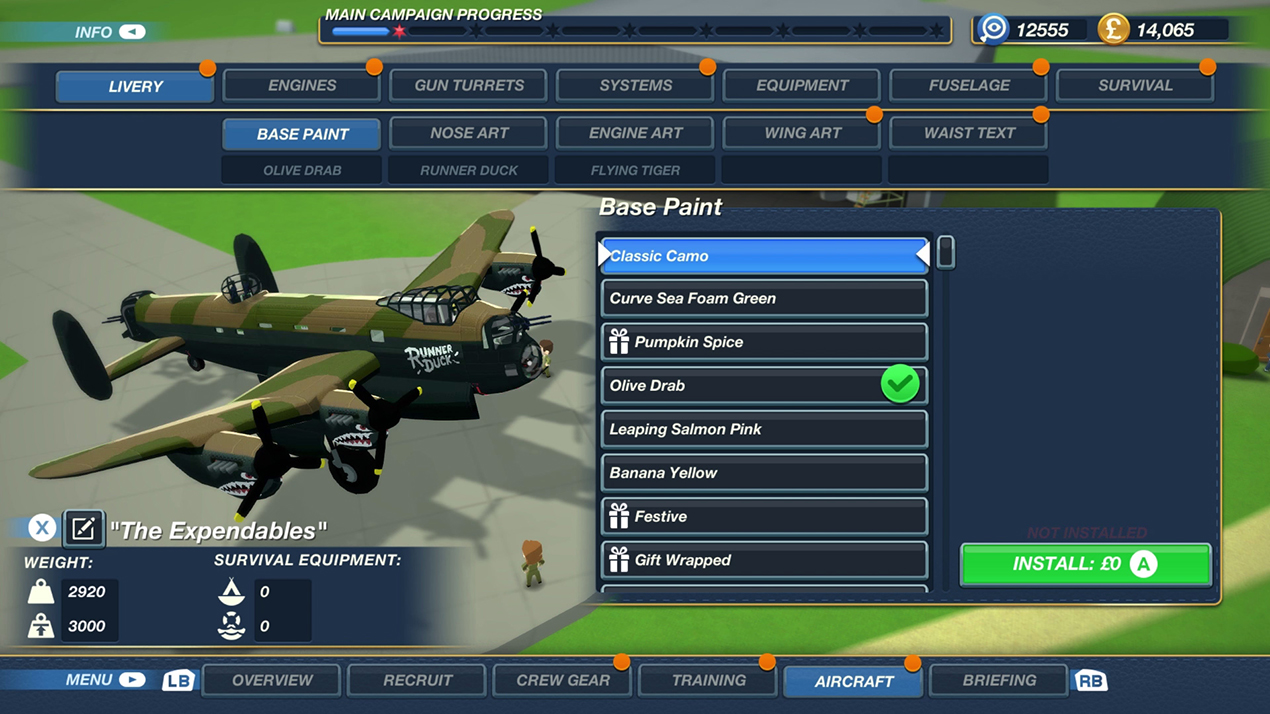Switch to the Recruit section
Image resolution: width=1270 pixels, height=714 pixels.
(x=417, y=681)
